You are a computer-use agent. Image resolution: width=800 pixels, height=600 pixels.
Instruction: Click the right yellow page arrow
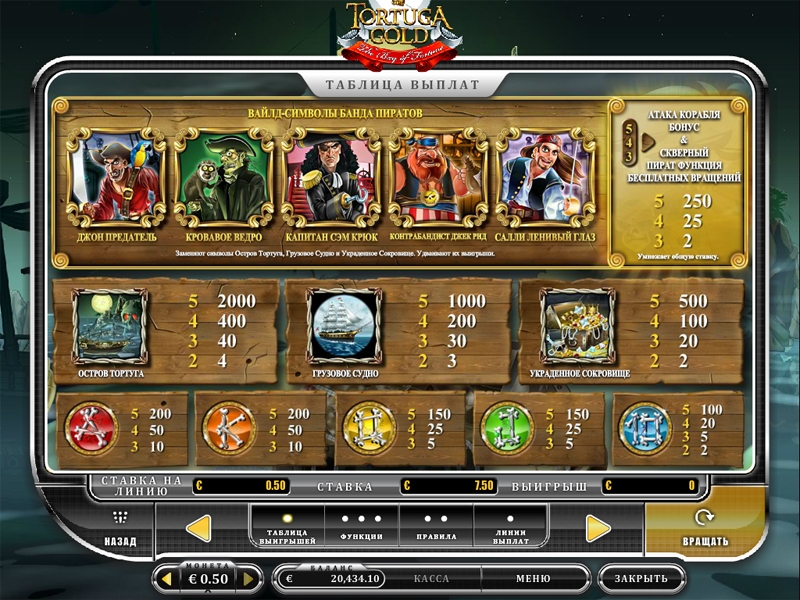point(598,528)
